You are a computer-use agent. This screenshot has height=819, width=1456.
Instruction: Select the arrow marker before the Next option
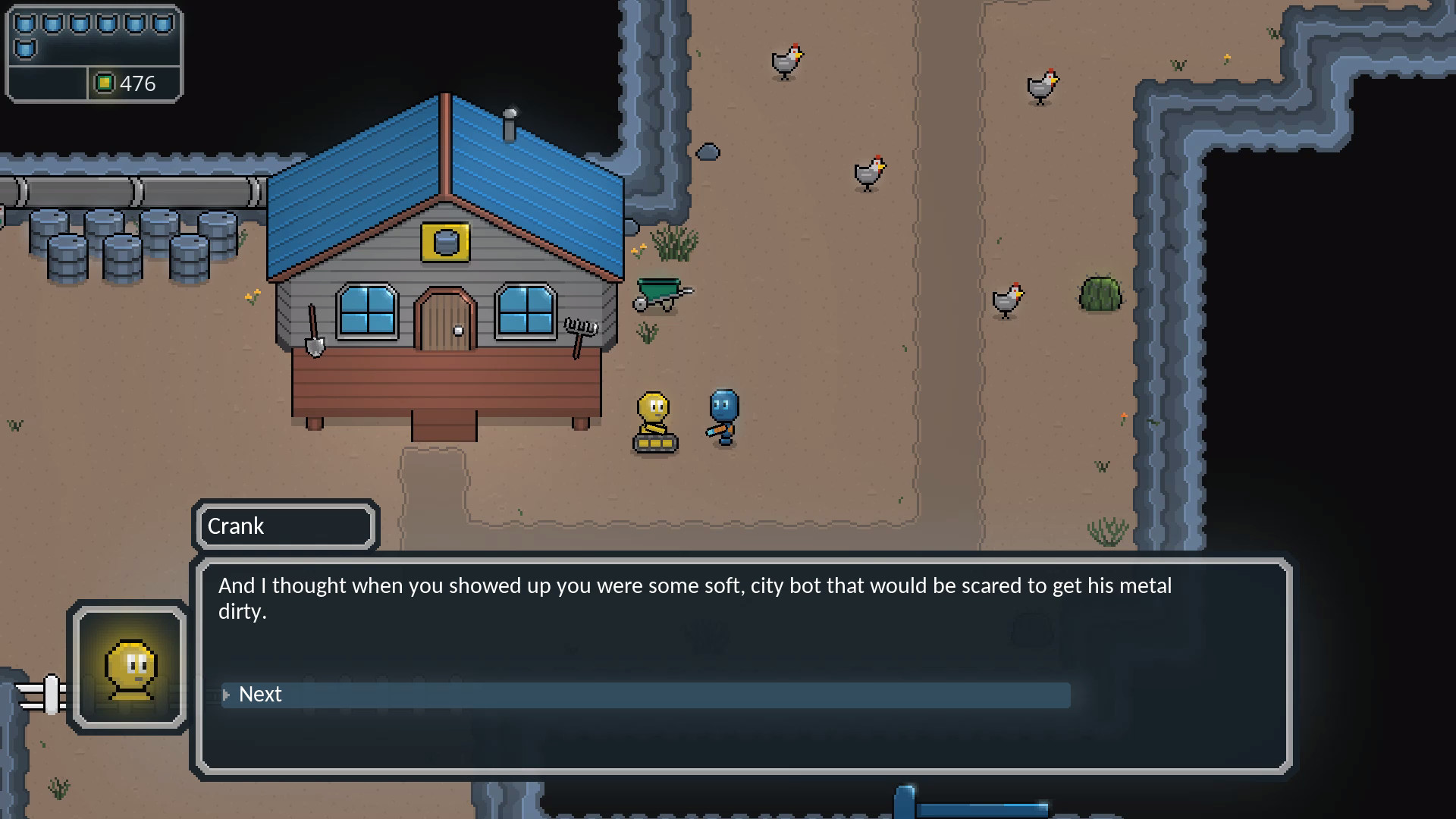pyautogui.click(x=224, y=695)
